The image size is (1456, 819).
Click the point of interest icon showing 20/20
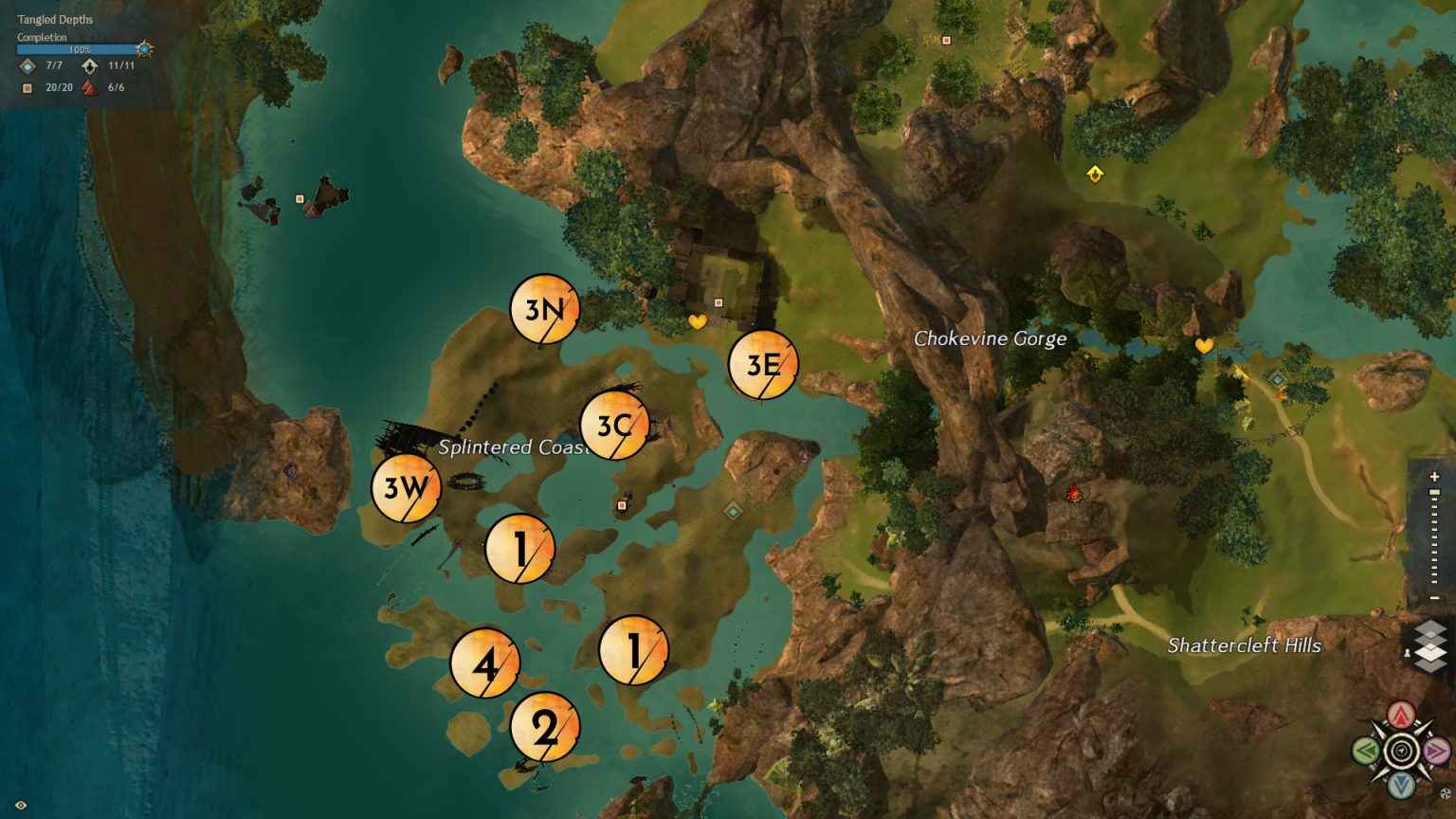27,87
